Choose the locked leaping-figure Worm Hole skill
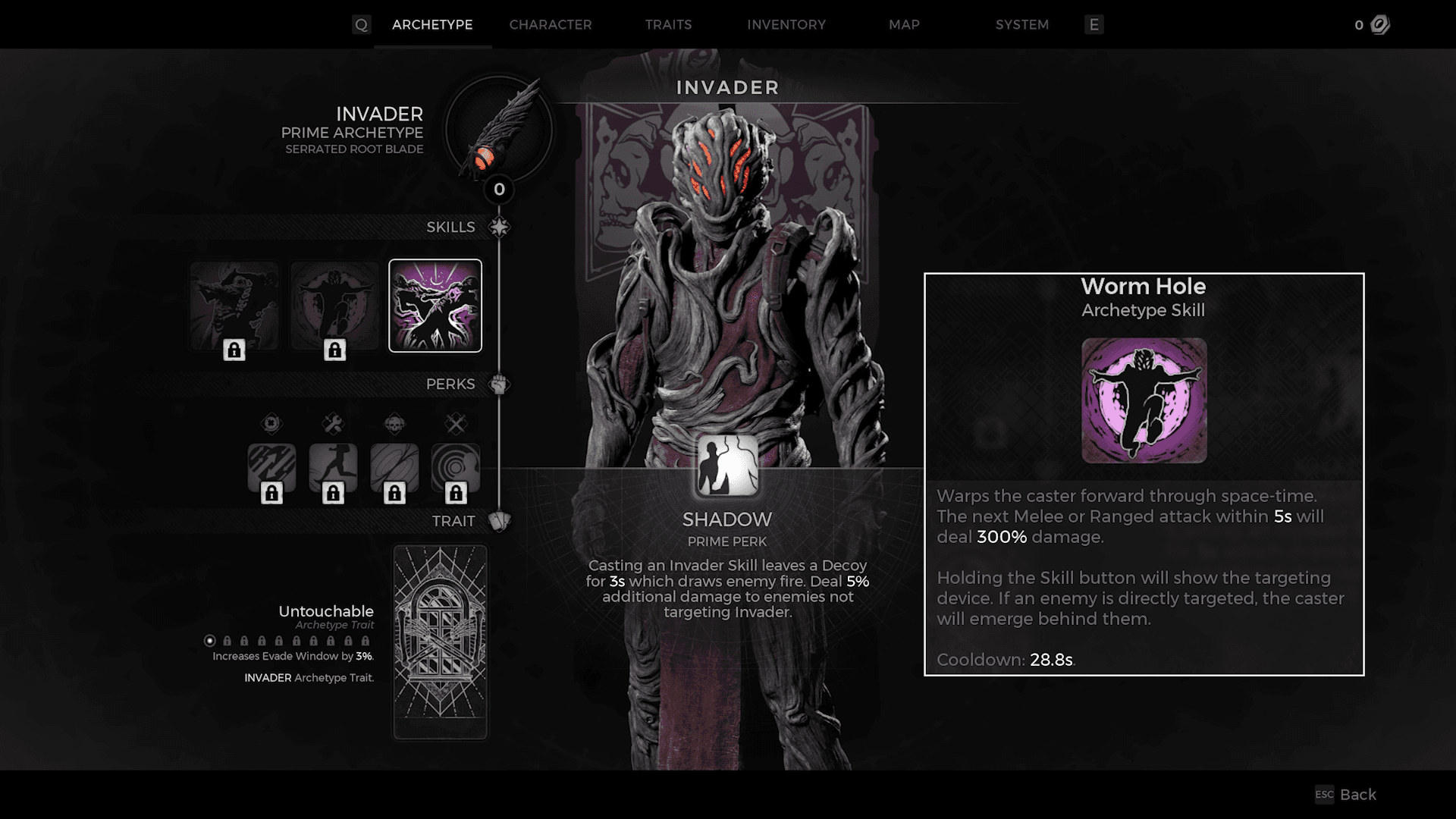The image size is (1456, 819). (334, 307)
